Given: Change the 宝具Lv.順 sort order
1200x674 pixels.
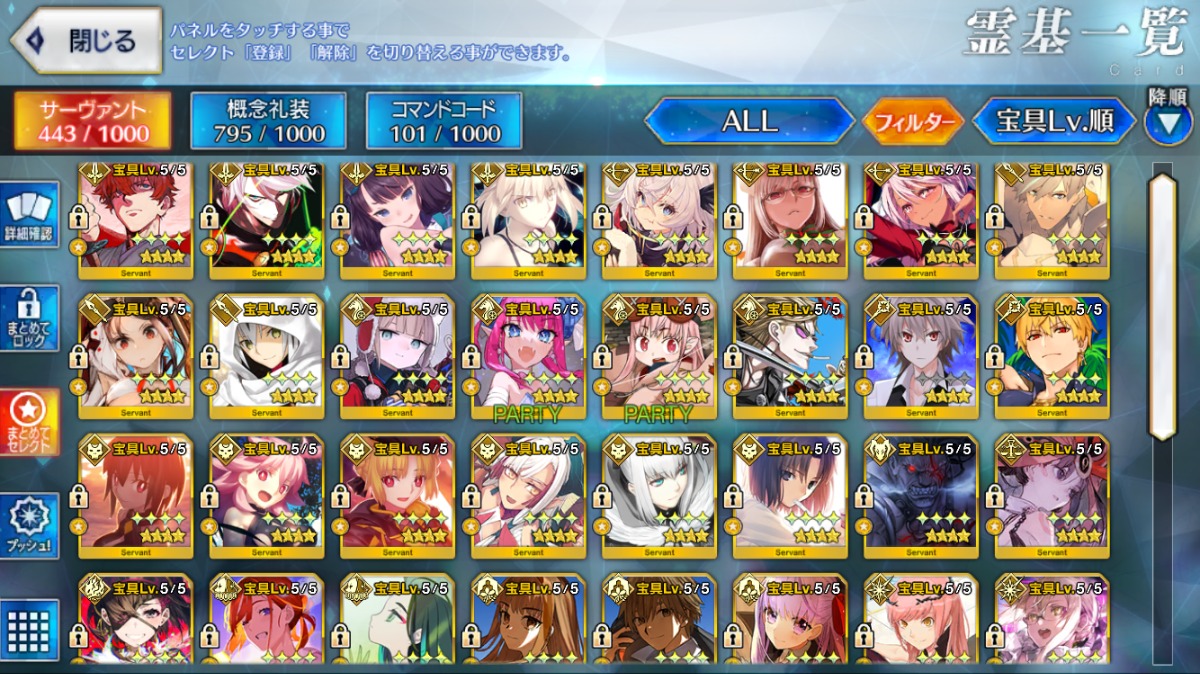Looking at the screenshot, I should (x=1054, y=122).
